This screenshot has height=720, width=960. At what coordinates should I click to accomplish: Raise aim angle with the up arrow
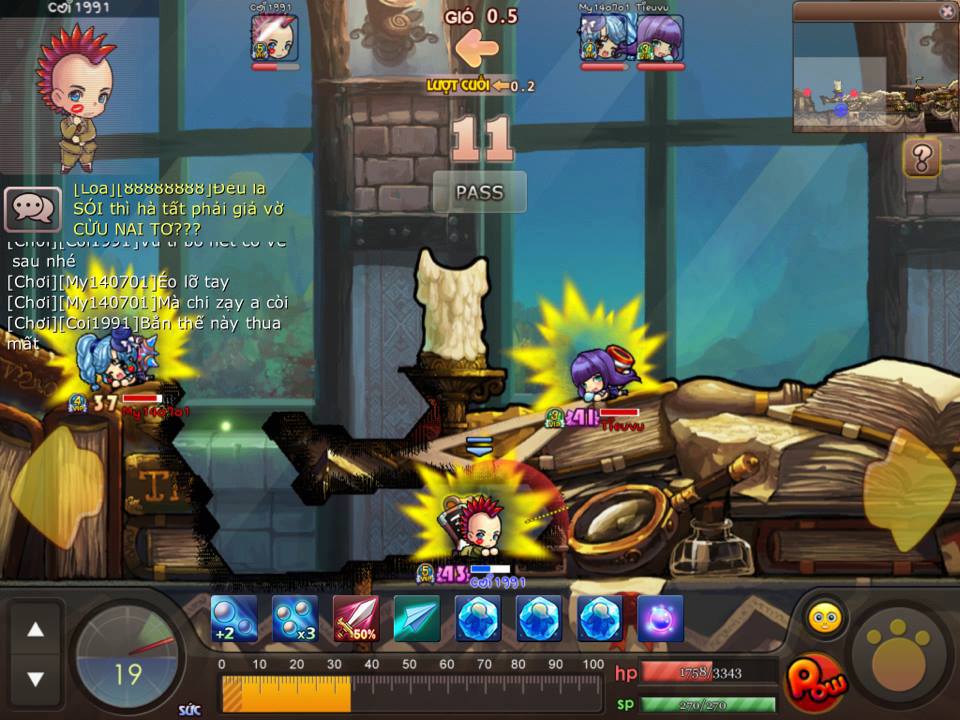pos(35,630)
